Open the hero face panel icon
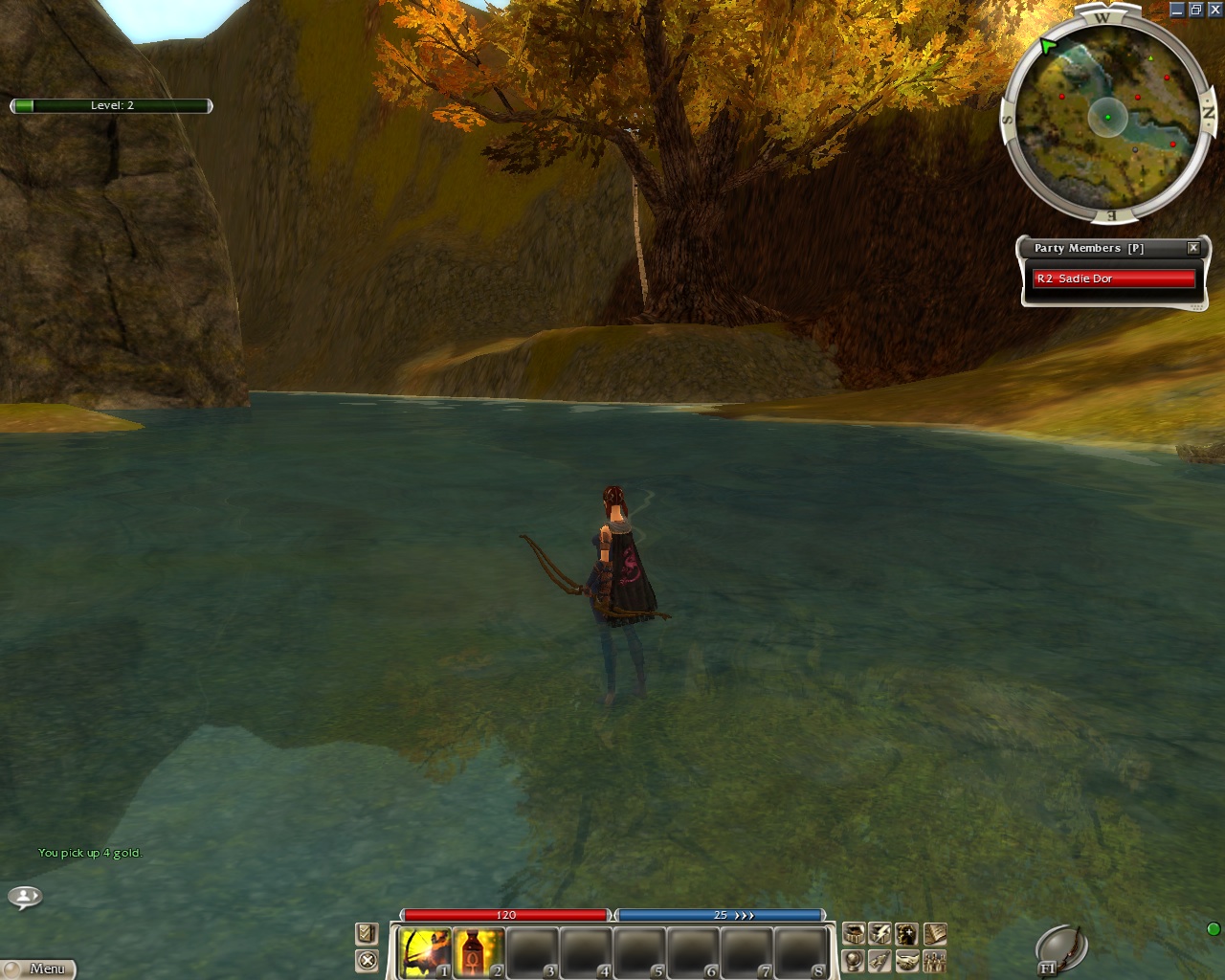The height and width of the screenshot is (980, 1225). pyautogui.click(x=907, y=934)
